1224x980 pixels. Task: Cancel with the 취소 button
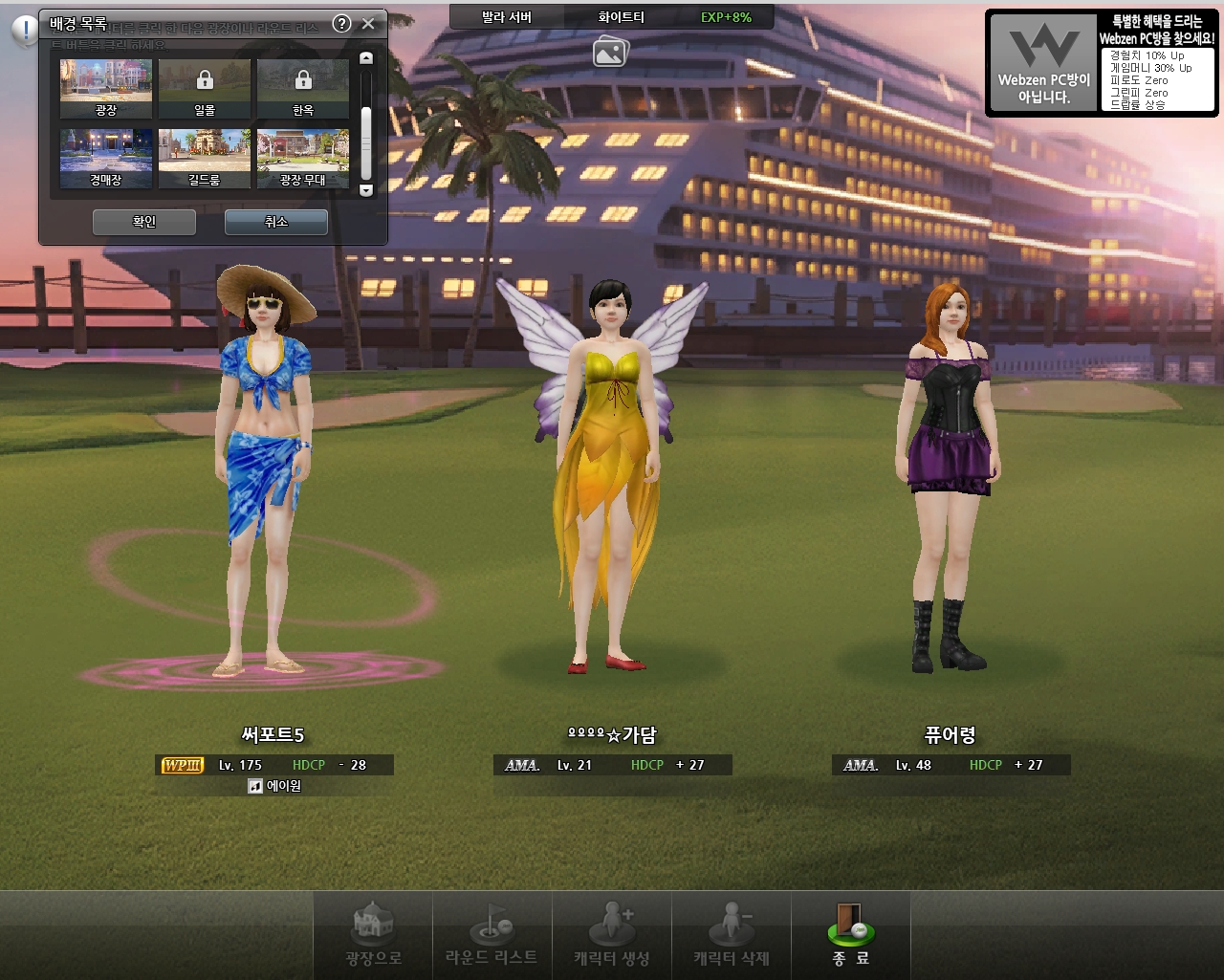pyautogui.click(x=276, y=222)
